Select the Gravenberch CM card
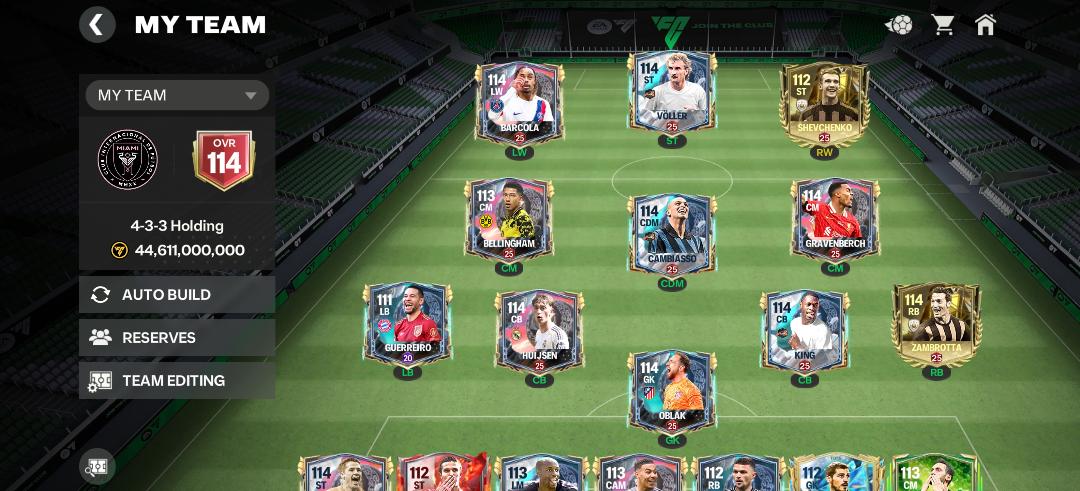The height and width of the screenshot is (491, 1080). point(835,220)
